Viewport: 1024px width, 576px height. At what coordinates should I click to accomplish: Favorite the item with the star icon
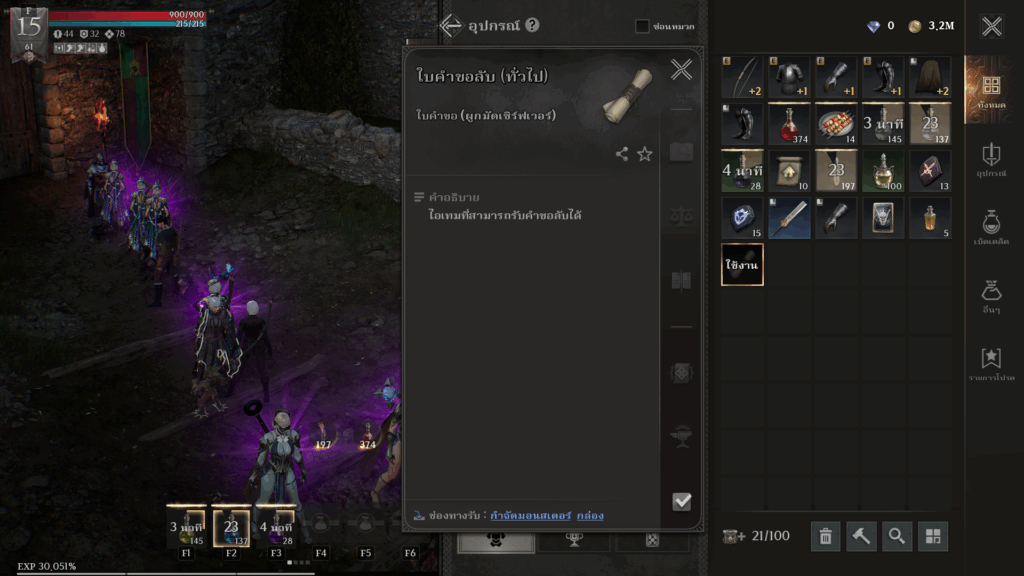point(645,154)
